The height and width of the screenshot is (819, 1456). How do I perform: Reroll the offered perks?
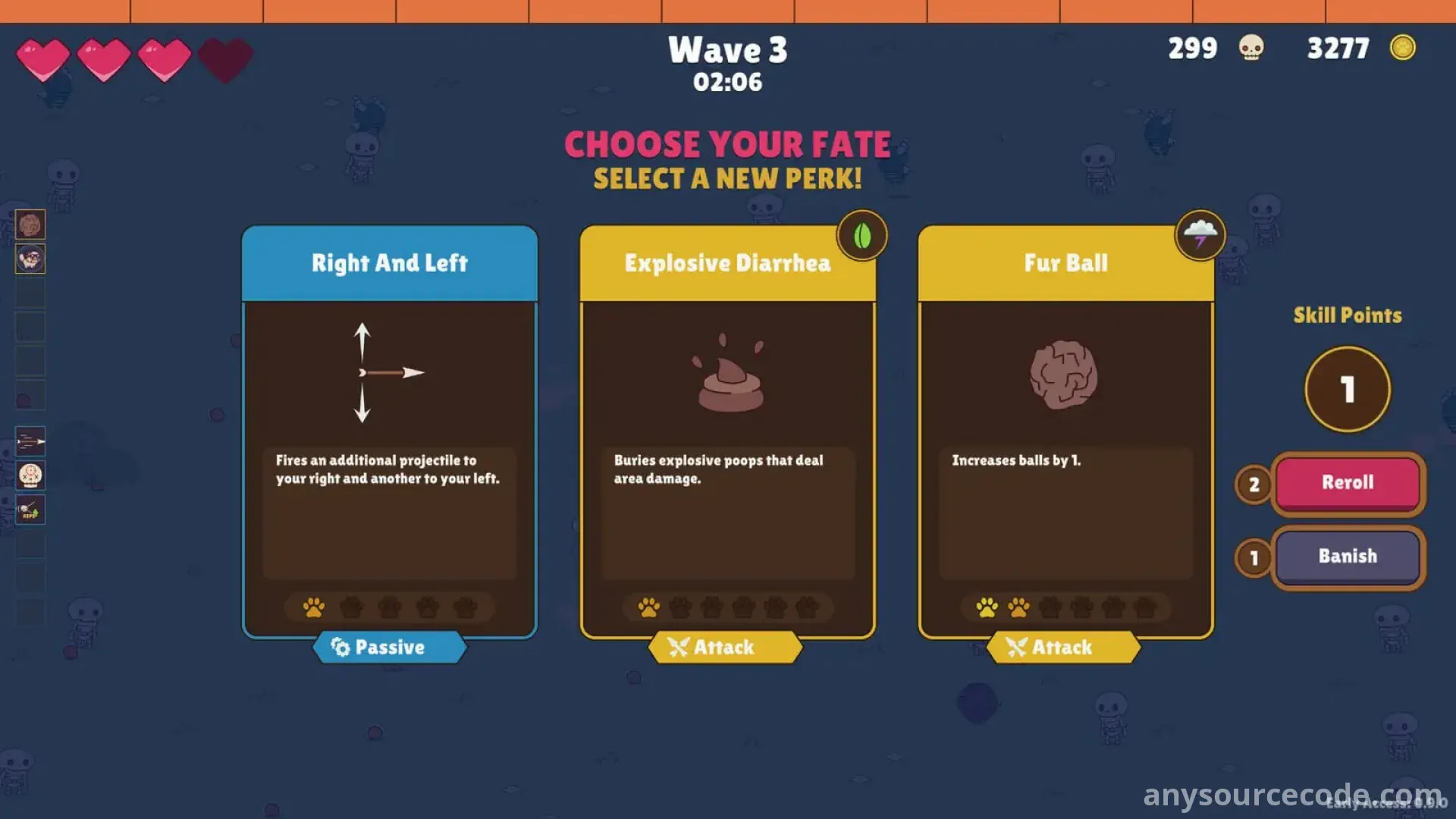[x=1348, y=483]
